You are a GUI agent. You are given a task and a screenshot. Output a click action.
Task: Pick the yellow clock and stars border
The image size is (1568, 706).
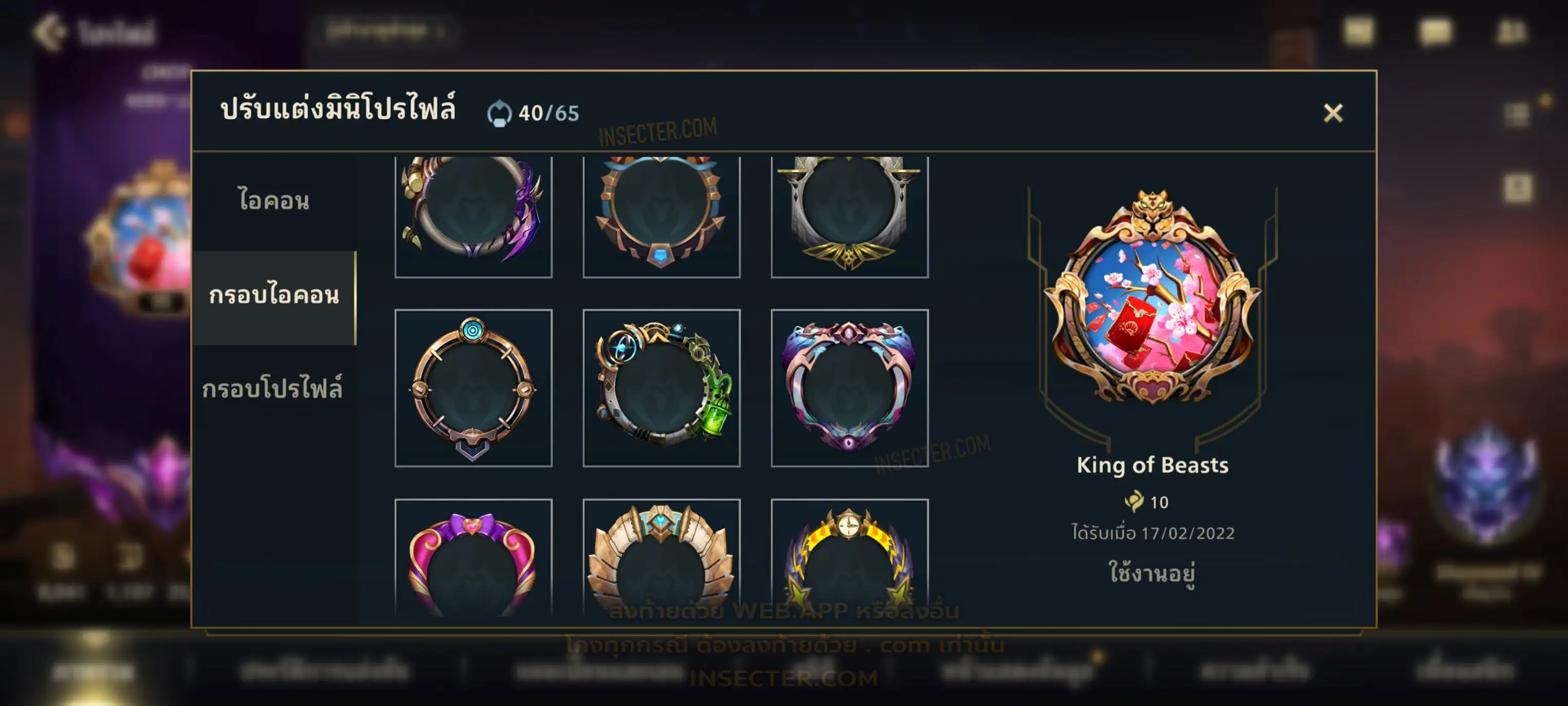849,557
